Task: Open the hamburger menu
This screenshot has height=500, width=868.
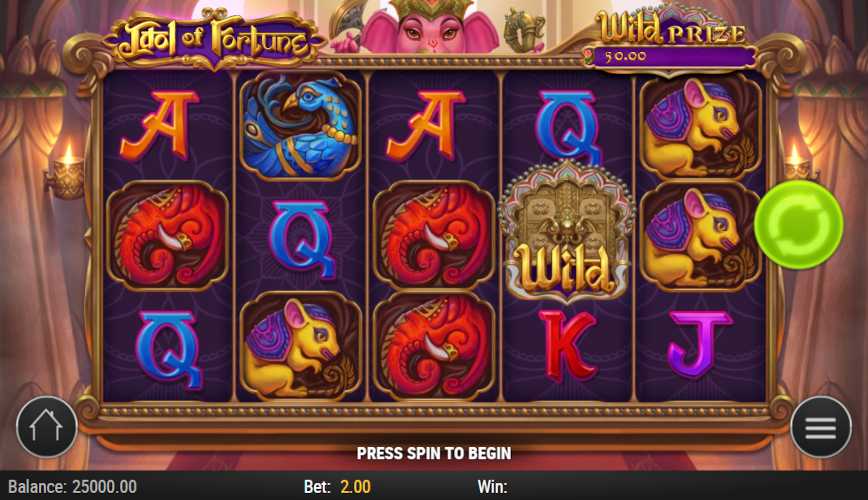Action: [820, 427]
